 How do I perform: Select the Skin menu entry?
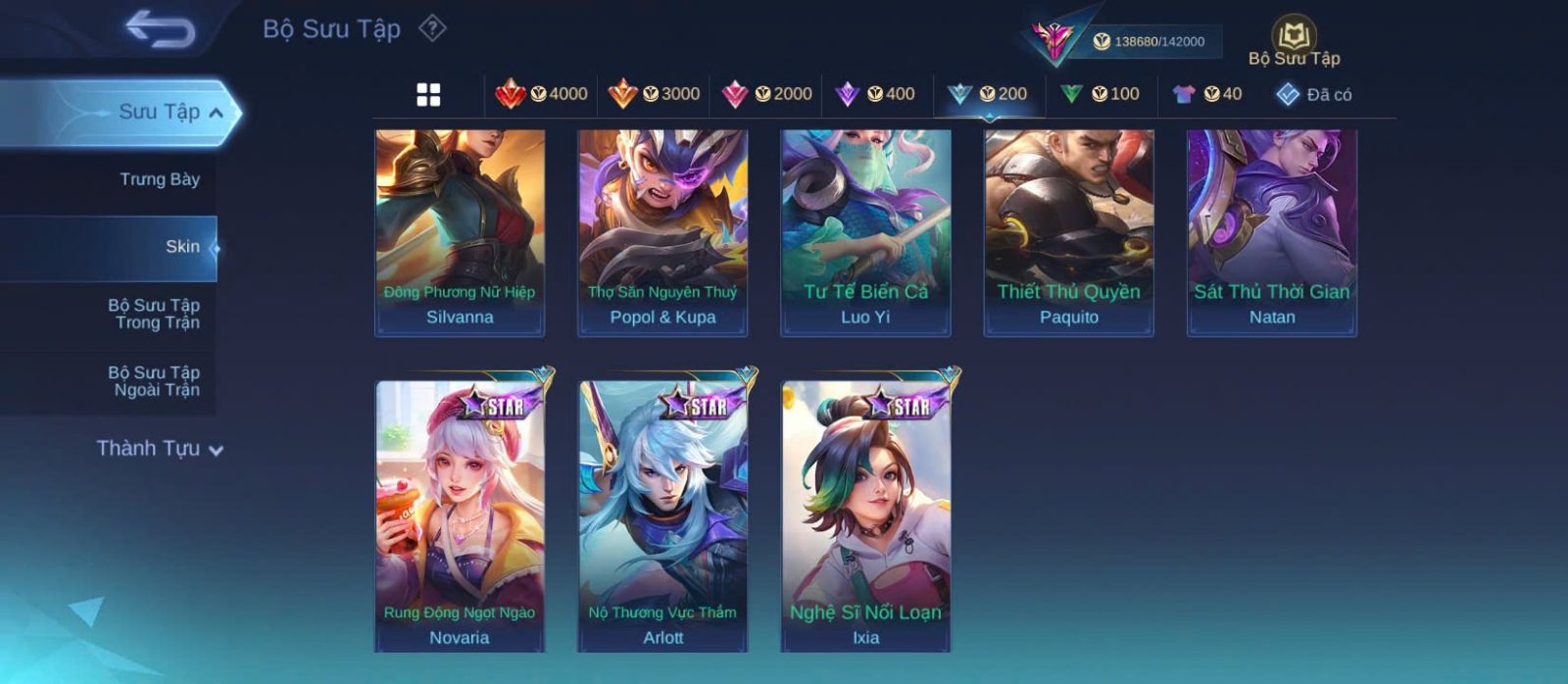(182, 247)
